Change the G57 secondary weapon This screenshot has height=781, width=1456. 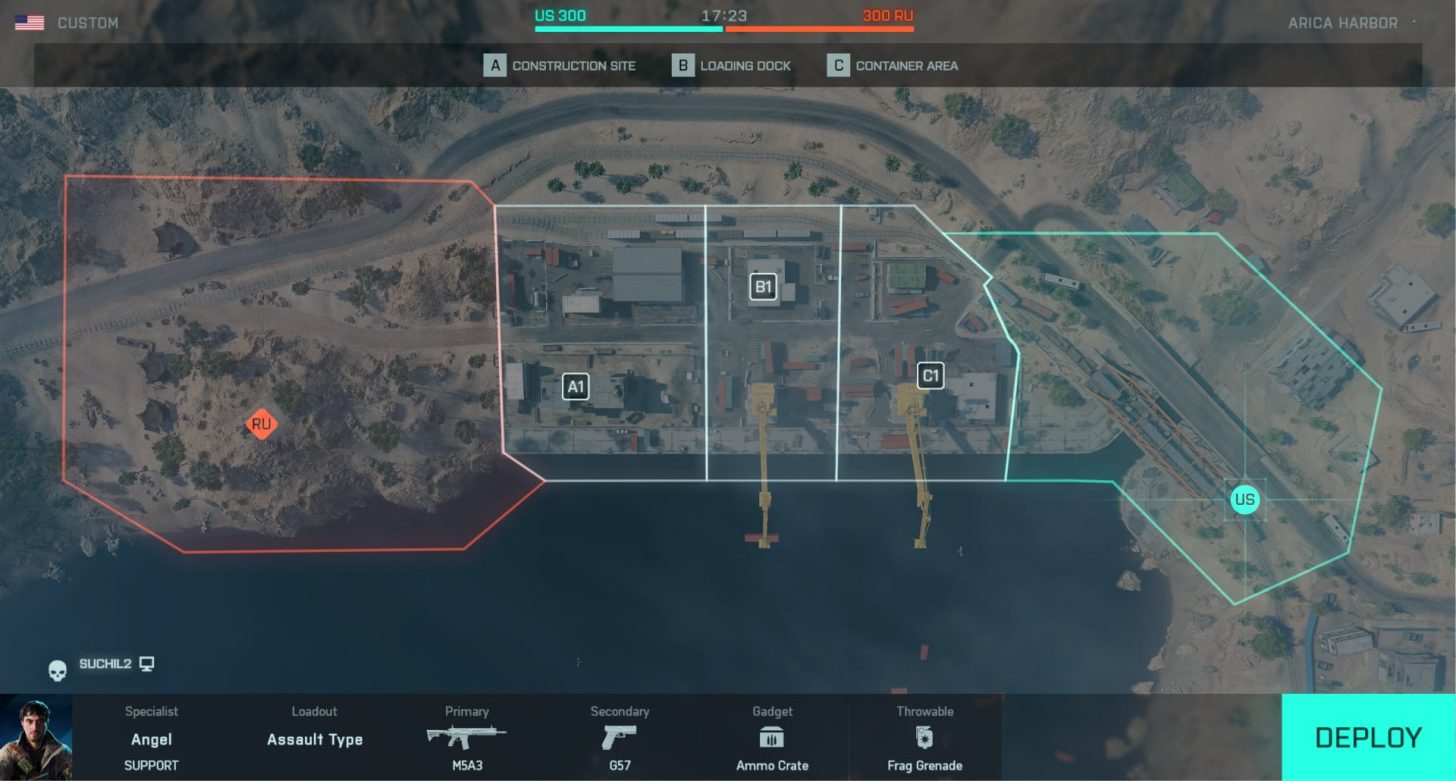coord(619,739)
